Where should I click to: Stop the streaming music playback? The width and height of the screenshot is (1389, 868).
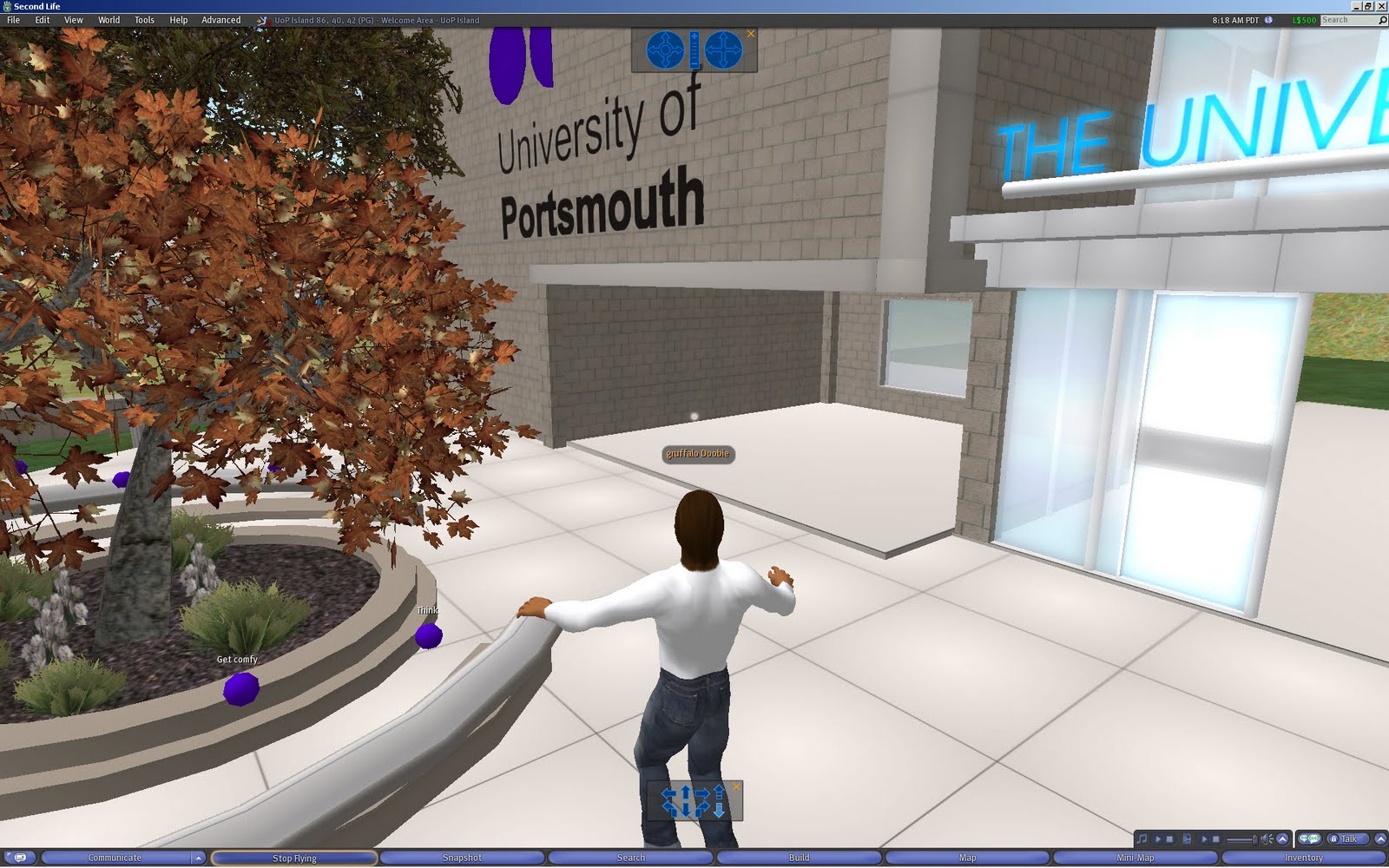pyautogui.click(x=1170, y=839)
